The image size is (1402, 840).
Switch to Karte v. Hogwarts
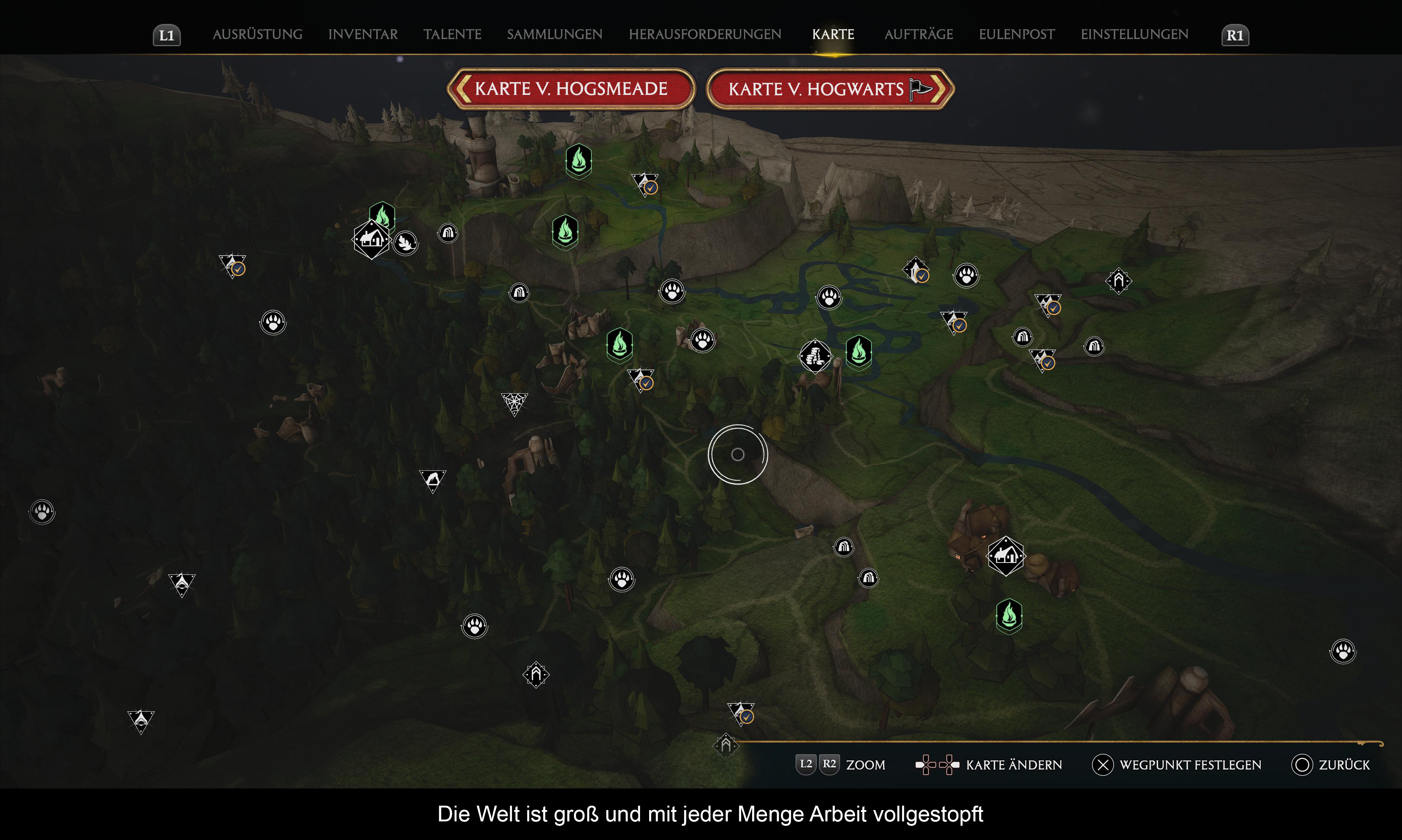(830, 89)
